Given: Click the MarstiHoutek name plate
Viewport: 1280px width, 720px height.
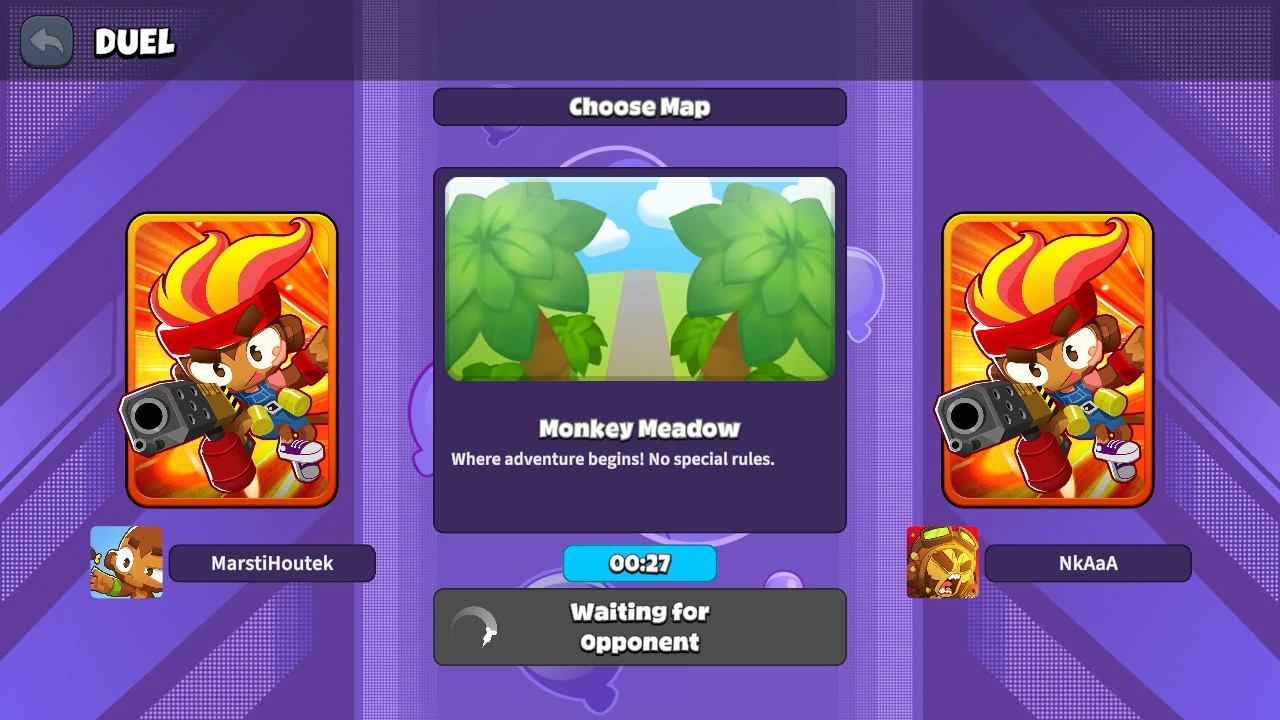Looking at the screenshot, I should tap(272, 563).
